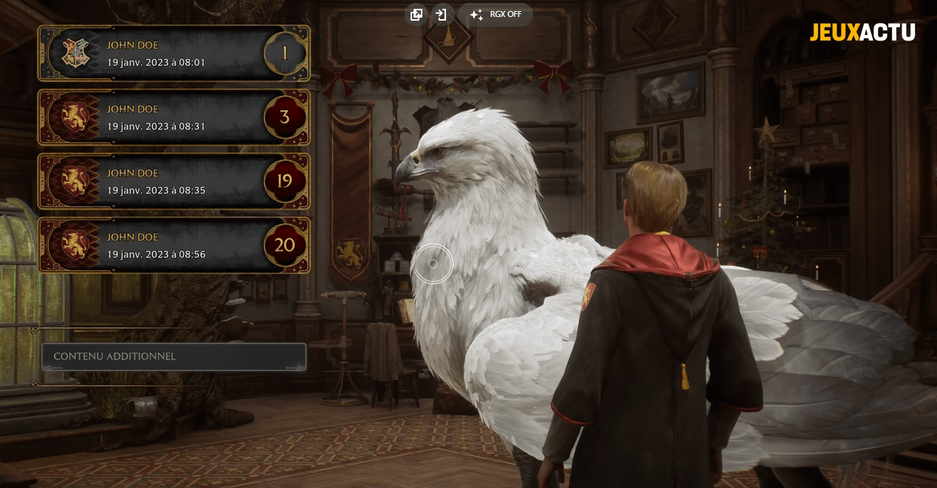Toggle the RGX OFF button
This screenshot has height=488, width=937.
click(496, 15)
